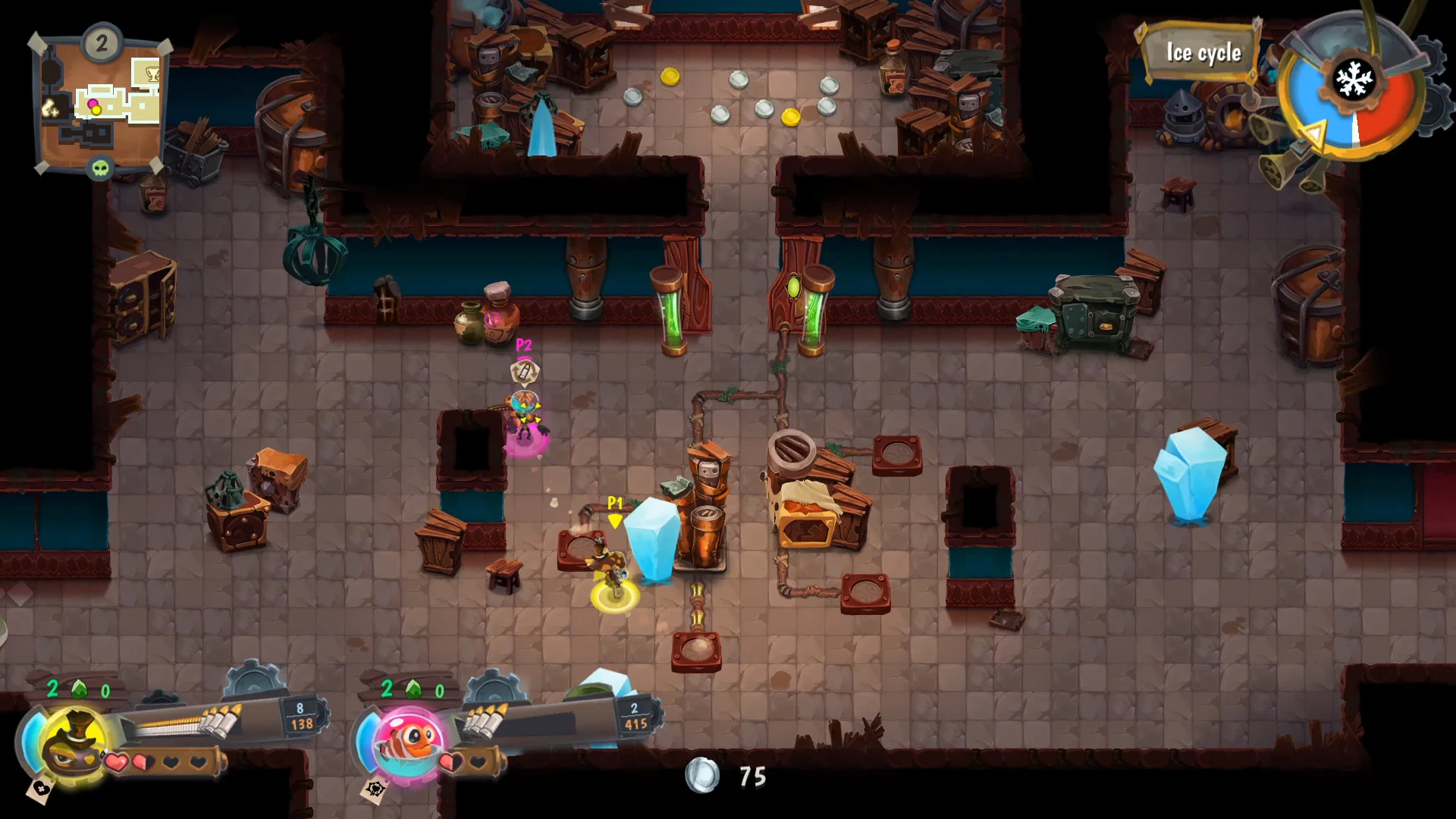Toggle the P2 potion bottle status marker
This screenshot has height=819, width=1456.
pyautogui.click(x=524, y=369)
